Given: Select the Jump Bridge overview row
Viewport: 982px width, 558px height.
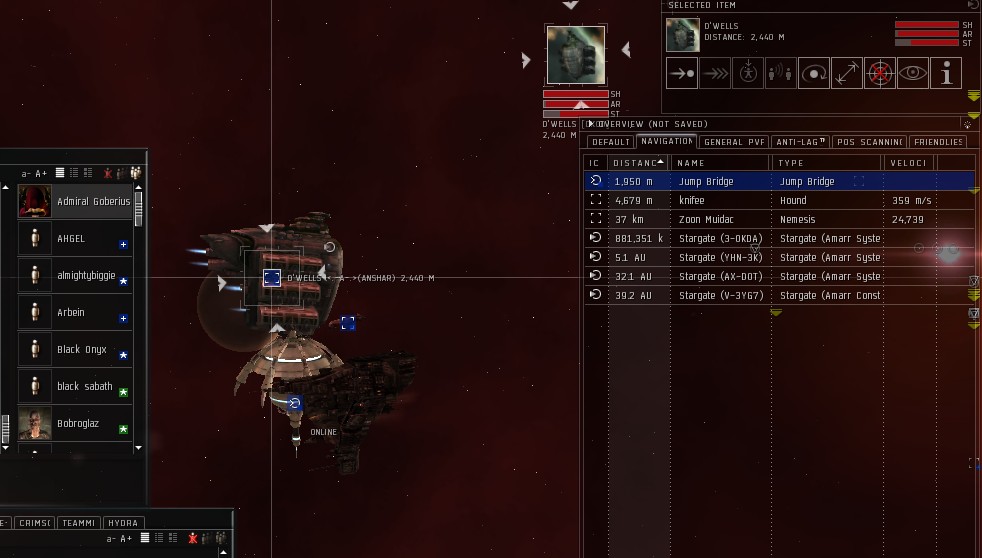Looking at the screenshot, I should coord(706,182).
